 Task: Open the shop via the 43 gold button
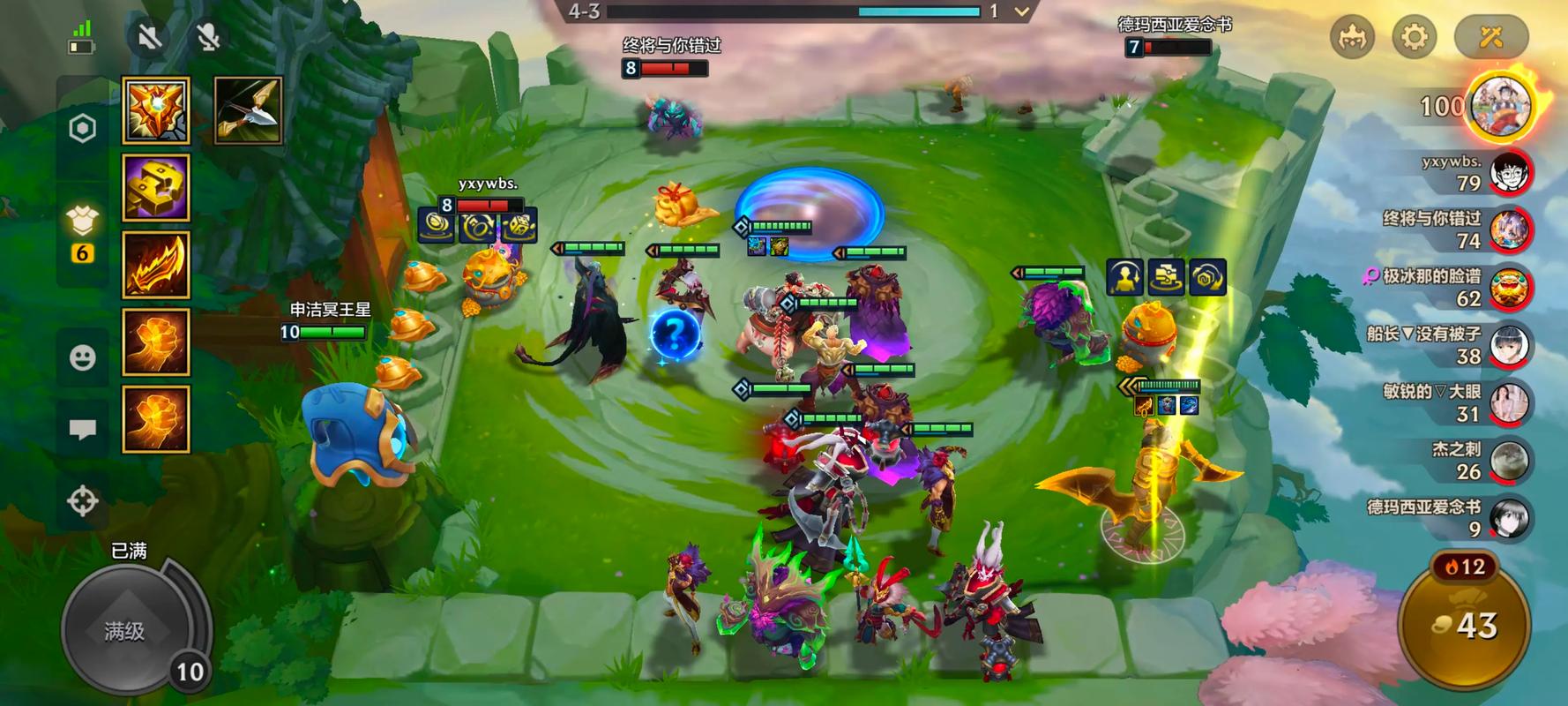[x=1465, y=626]
